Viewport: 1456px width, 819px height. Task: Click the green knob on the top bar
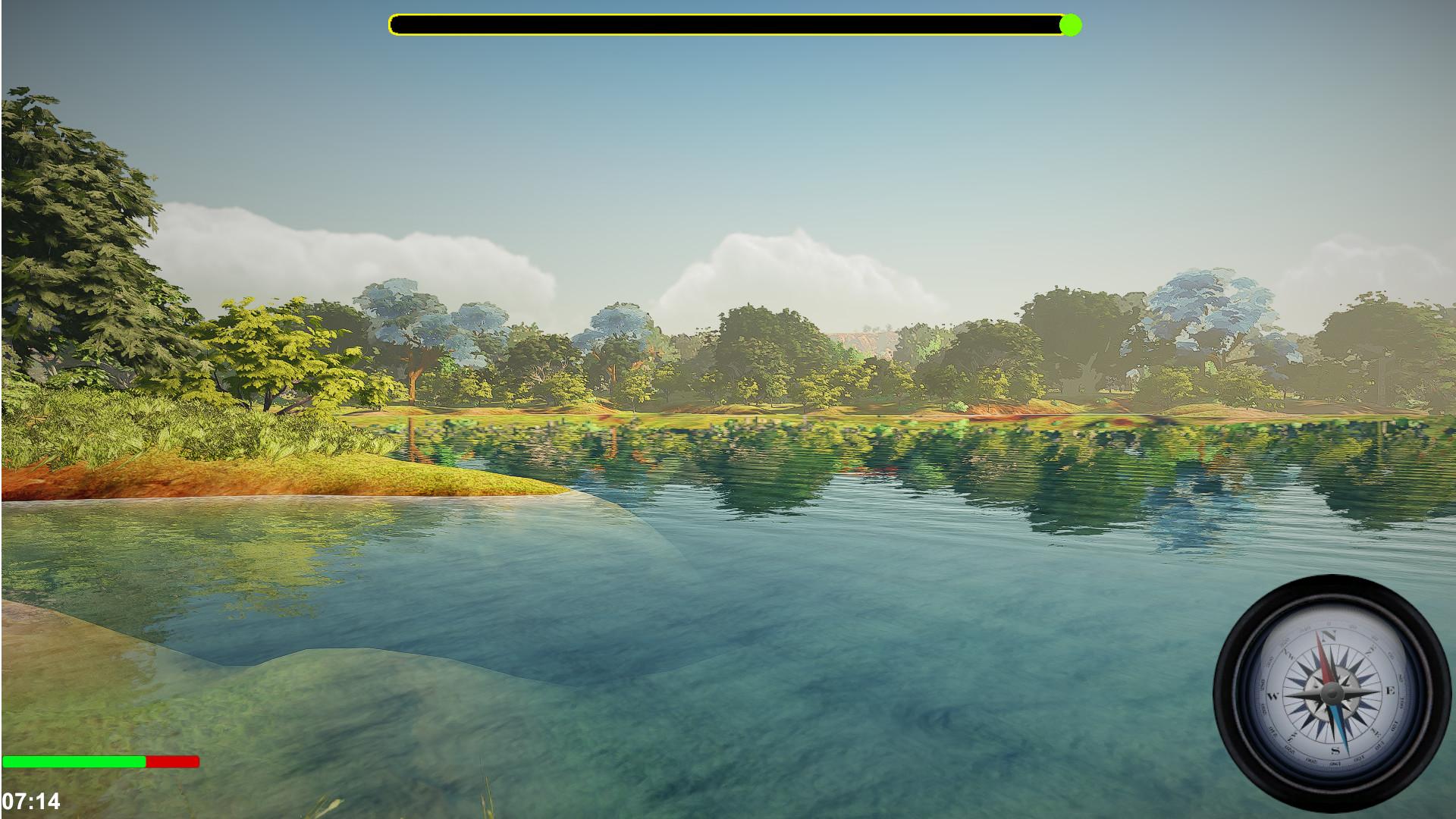[x=1070, y=26]
